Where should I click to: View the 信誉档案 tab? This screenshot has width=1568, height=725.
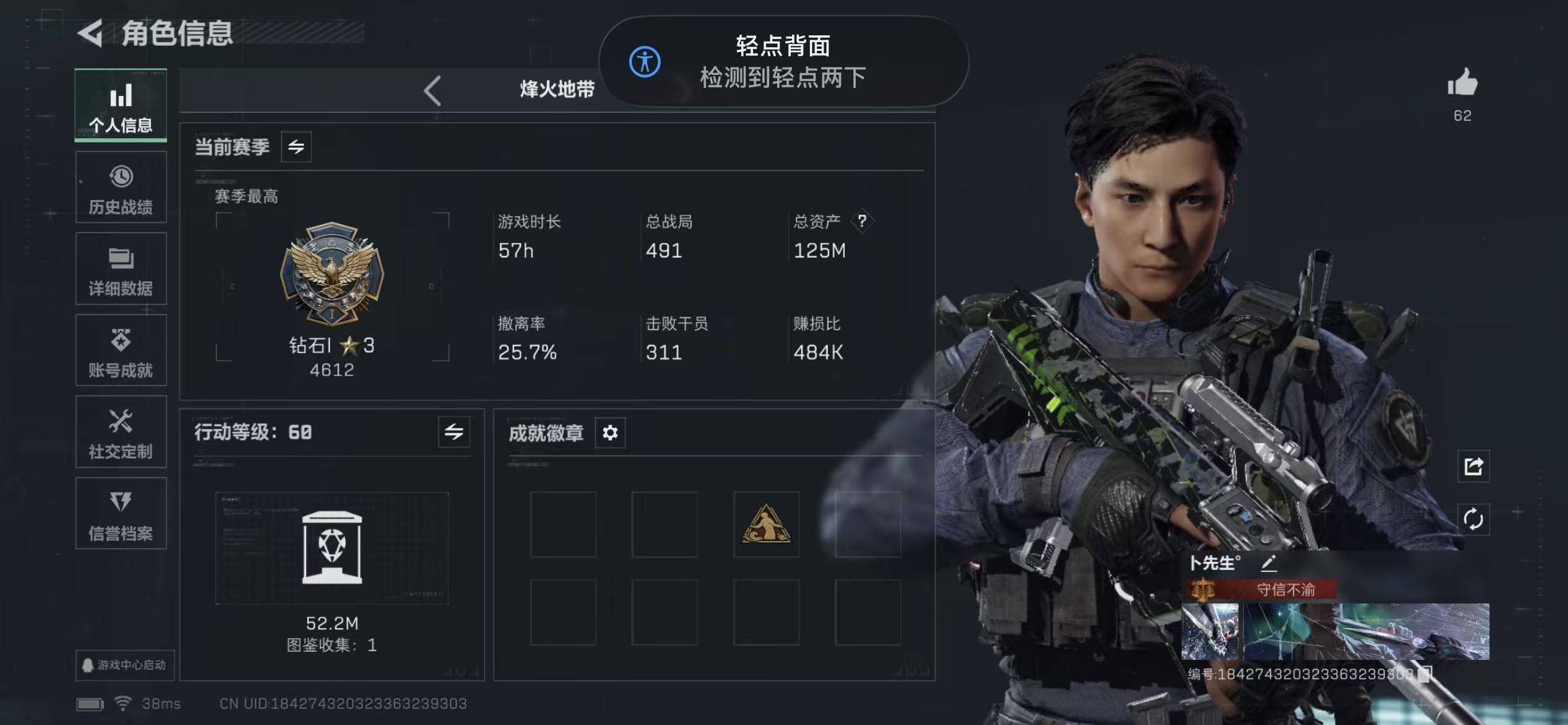click(x=121, y=514)
